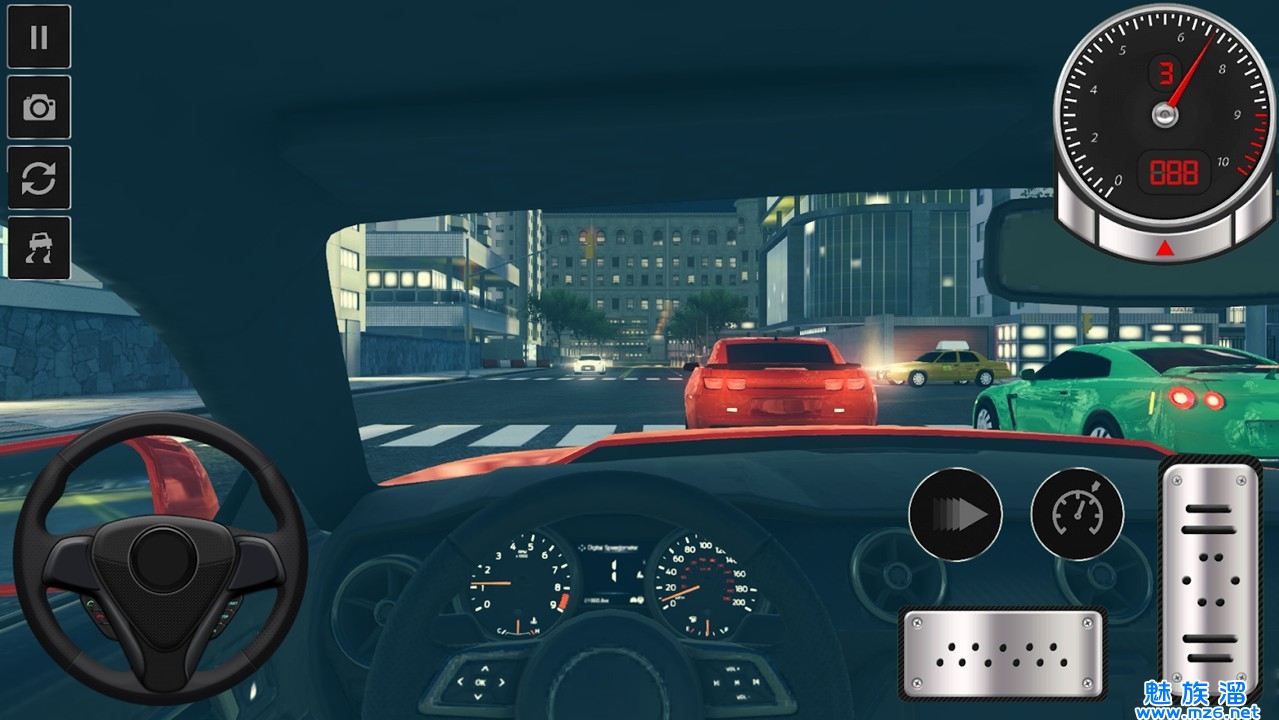Viewport: 1279px width, 720px height.
Task: Click the circular arrows switch button
Action: 39,178
